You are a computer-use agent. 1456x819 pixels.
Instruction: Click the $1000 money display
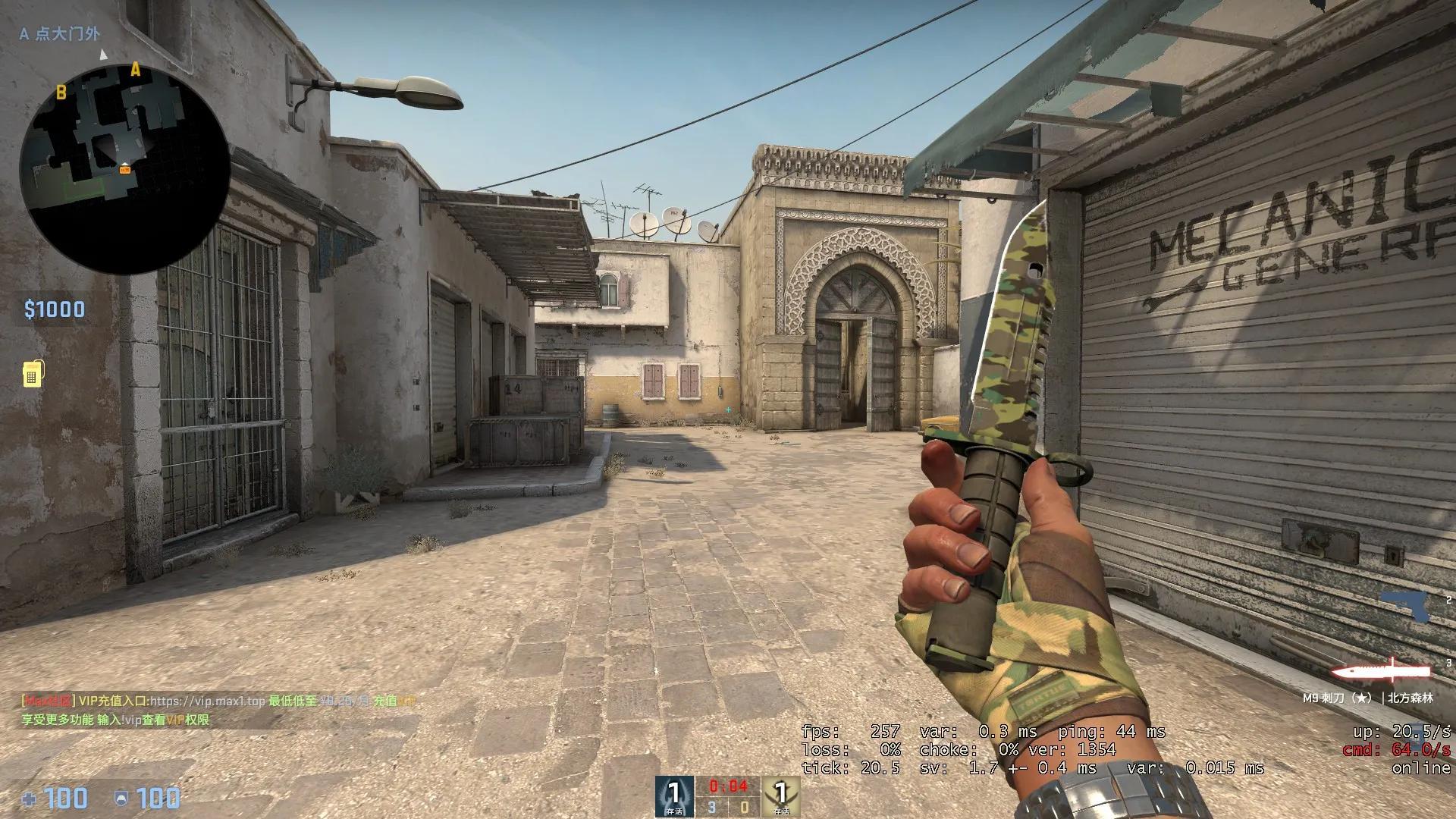pyautogui.click(x=53, y=309)
